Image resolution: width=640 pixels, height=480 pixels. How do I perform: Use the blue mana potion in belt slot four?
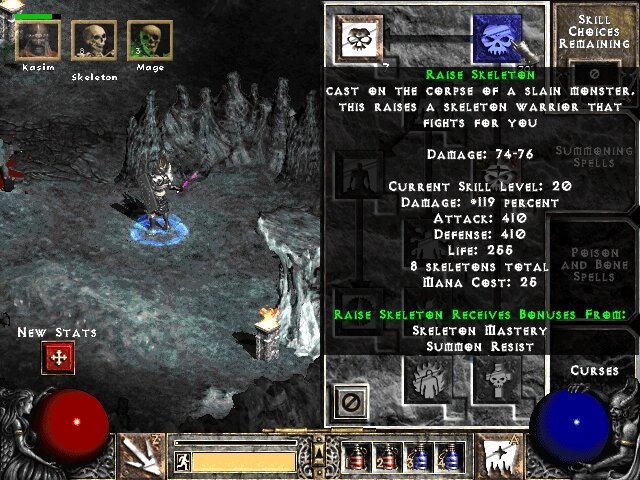pyautogui.click(x=450, y=457)
